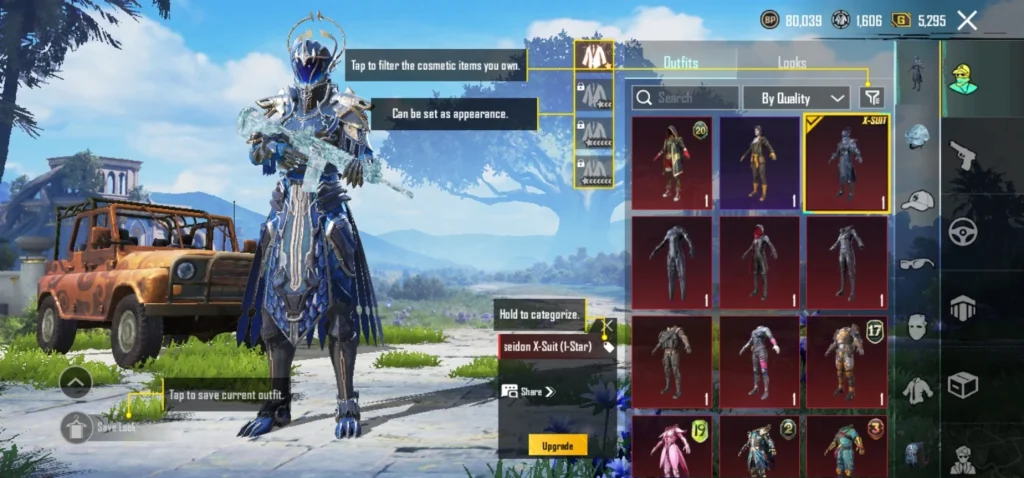The image size is (1024, 478).
Task: Expand the up-arrow circle button
Action: click(x=77, y=381)
